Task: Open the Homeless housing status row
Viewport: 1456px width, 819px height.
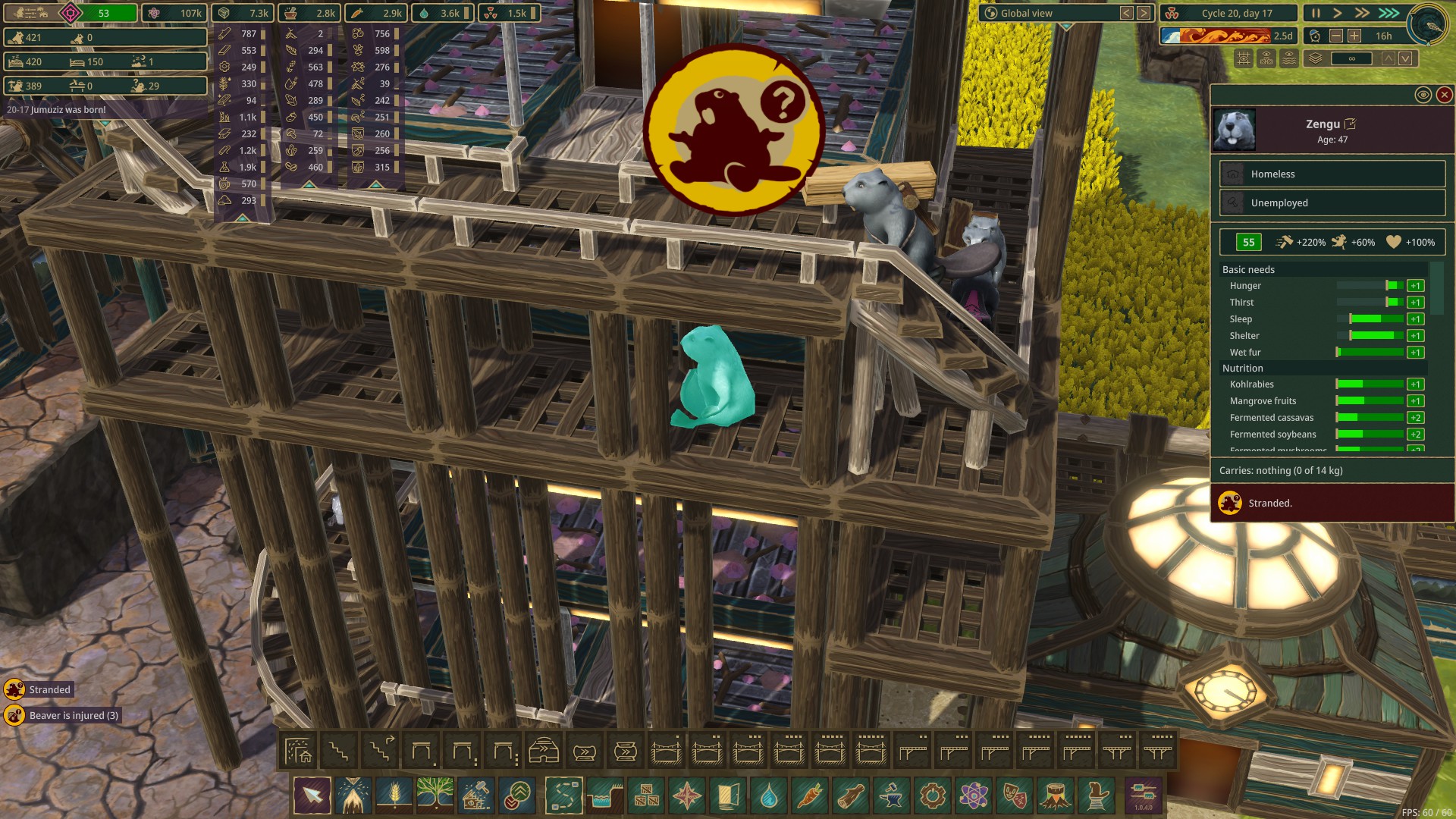Action: [1332, 174]
